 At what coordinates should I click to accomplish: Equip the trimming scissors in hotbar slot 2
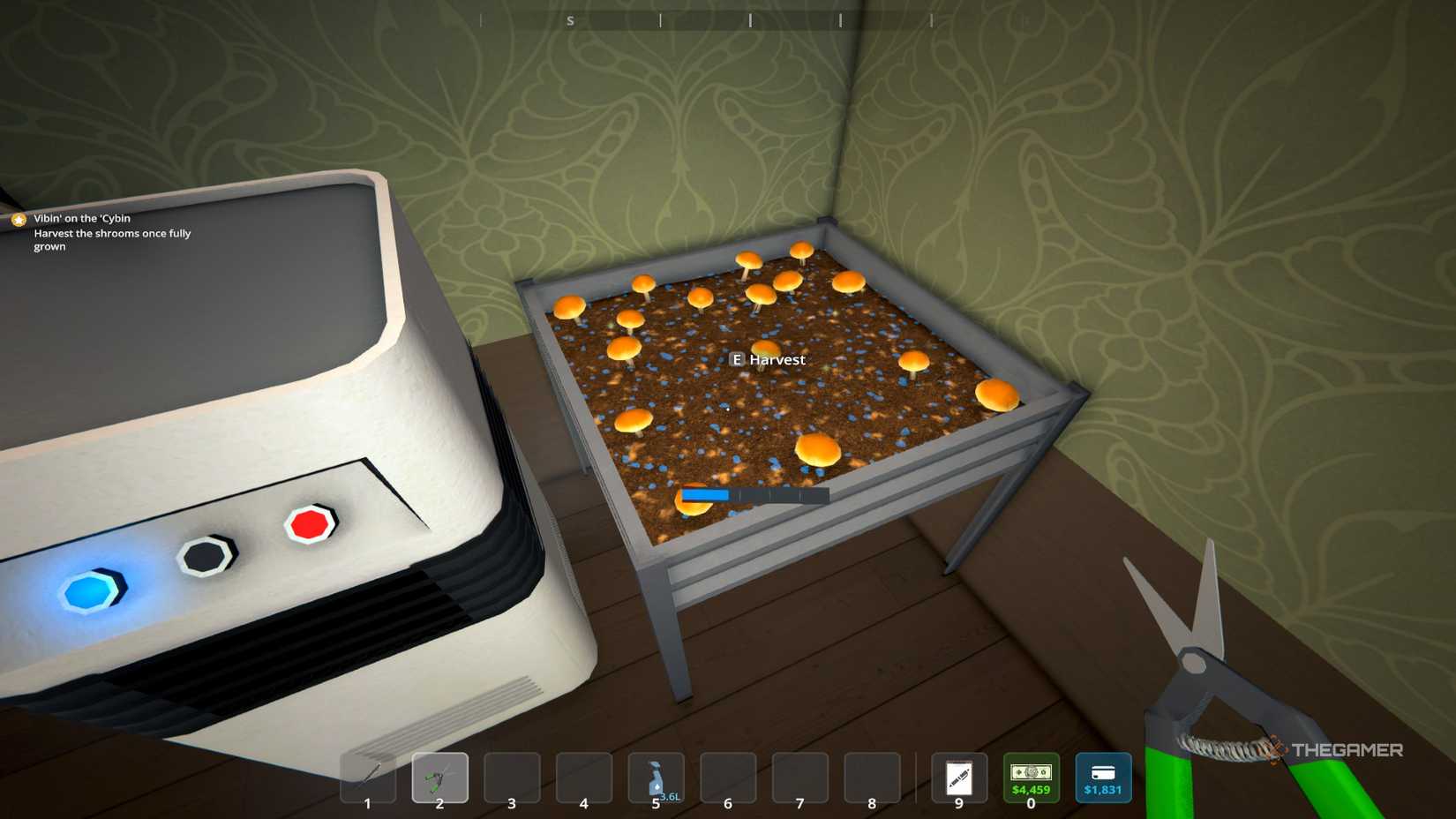click(x=439, y=778)
